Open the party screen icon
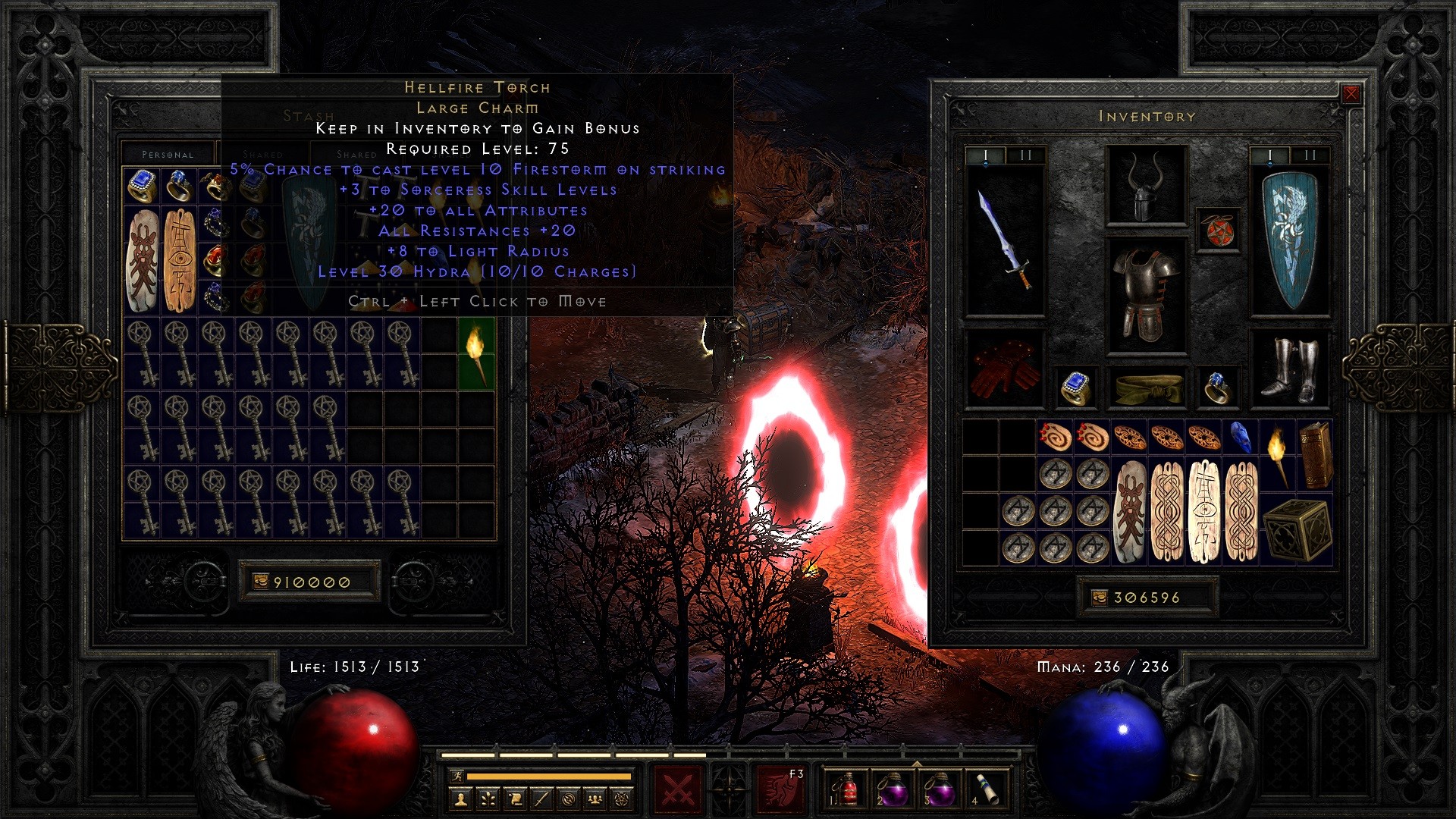The width and height of the screenshot is (1456, 819). pyautogui.click(x=596, y=800)
